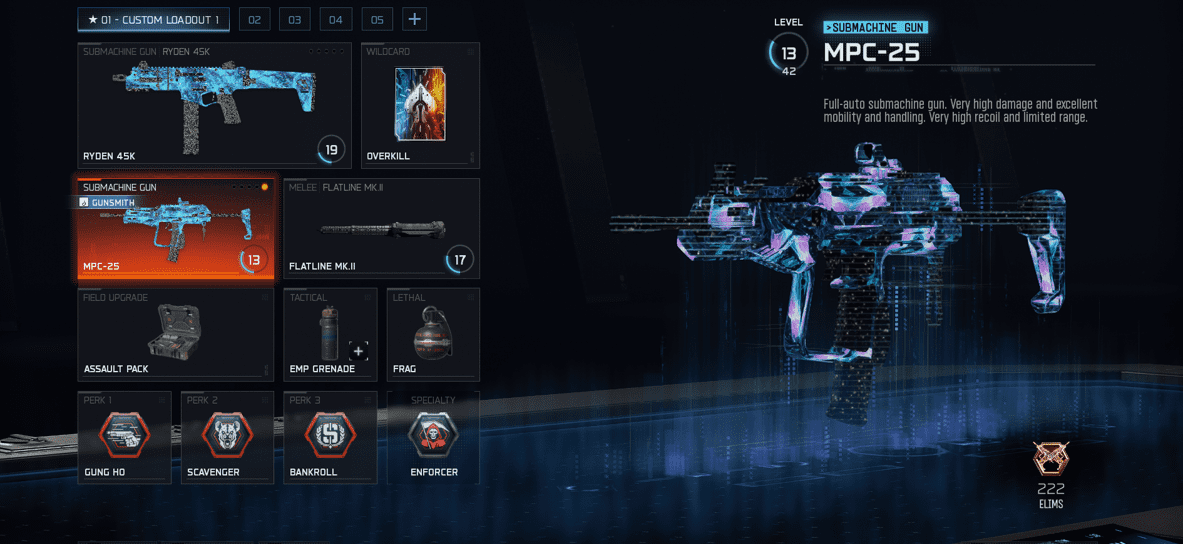Select the EMP Grenade tactical slot
Screen dimensions: 1183x544
[330, 334]
